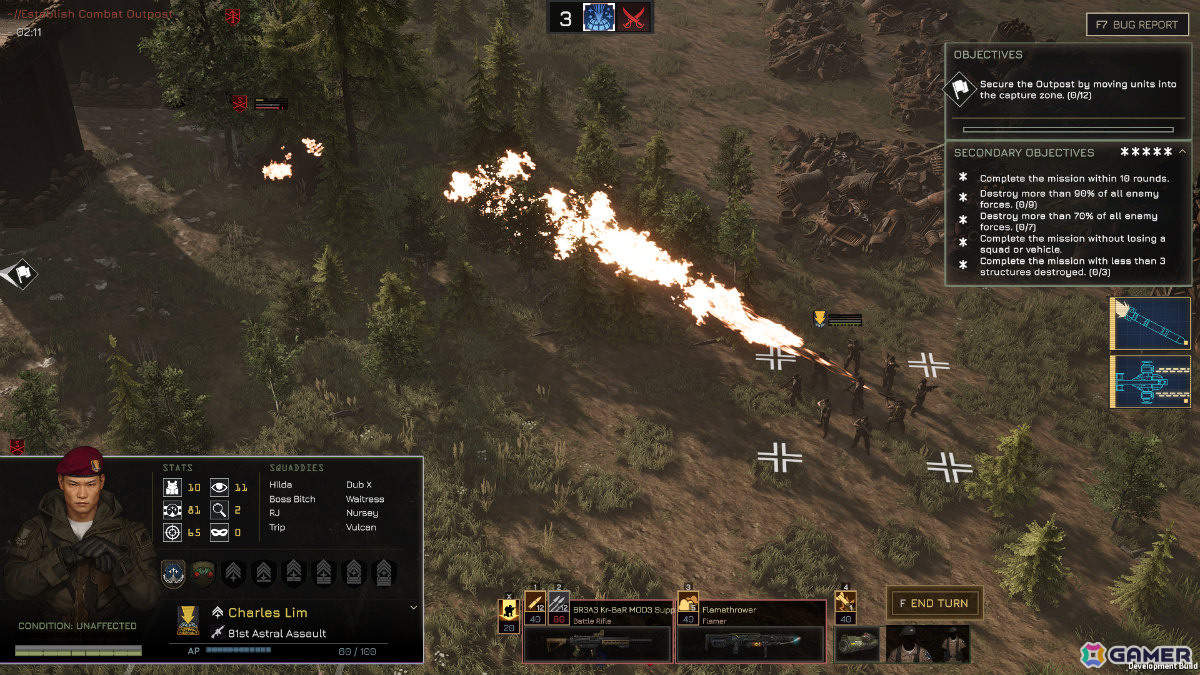
Task: Select the primary objective flag icon
Action: click(960, 90)
